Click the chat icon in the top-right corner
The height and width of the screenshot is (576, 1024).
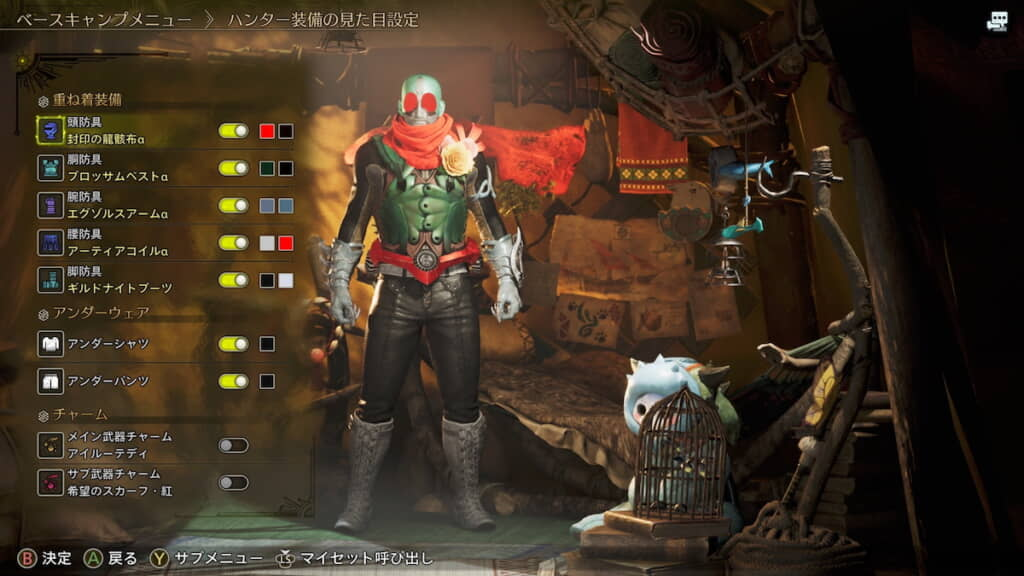coord(997,21)
